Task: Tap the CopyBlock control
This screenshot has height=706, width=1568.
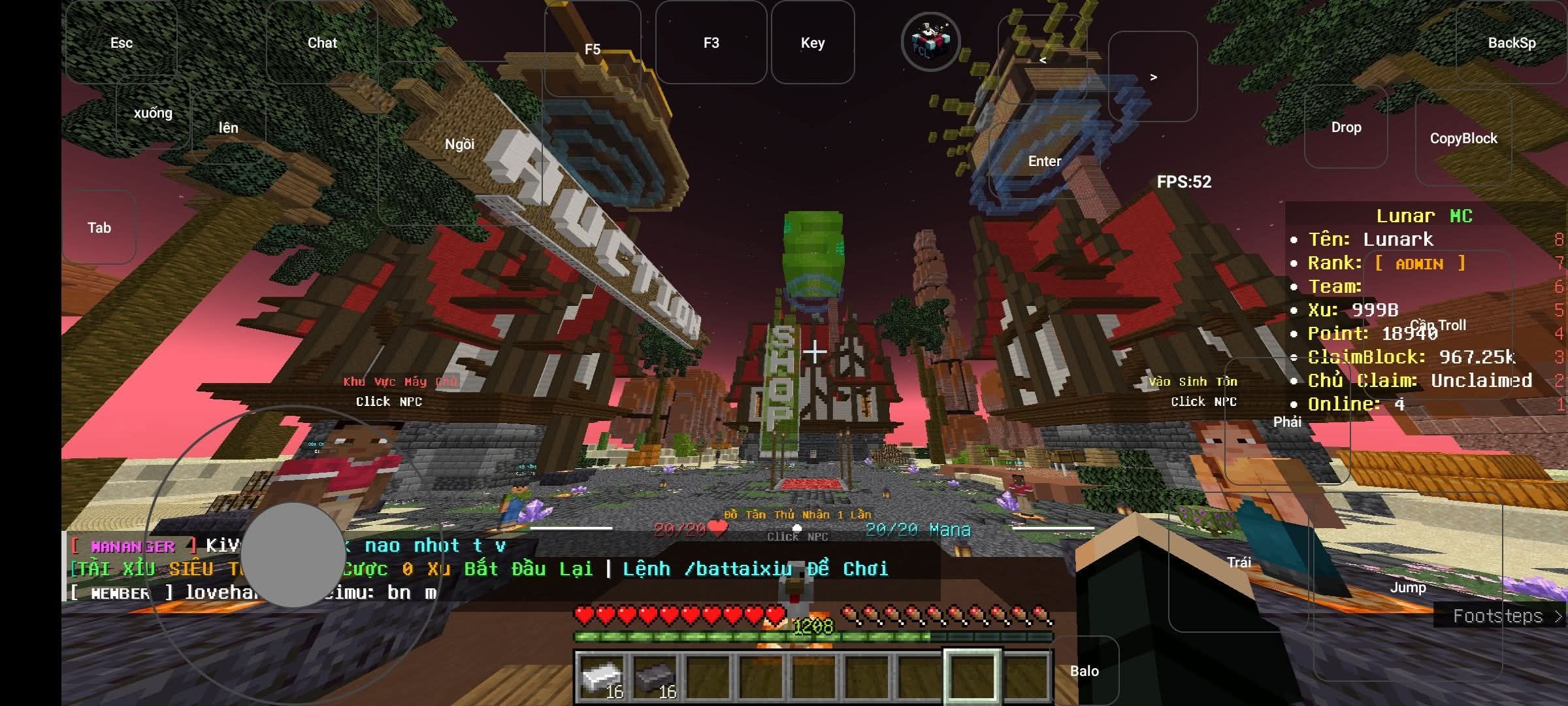Action: pos(1463,138)
